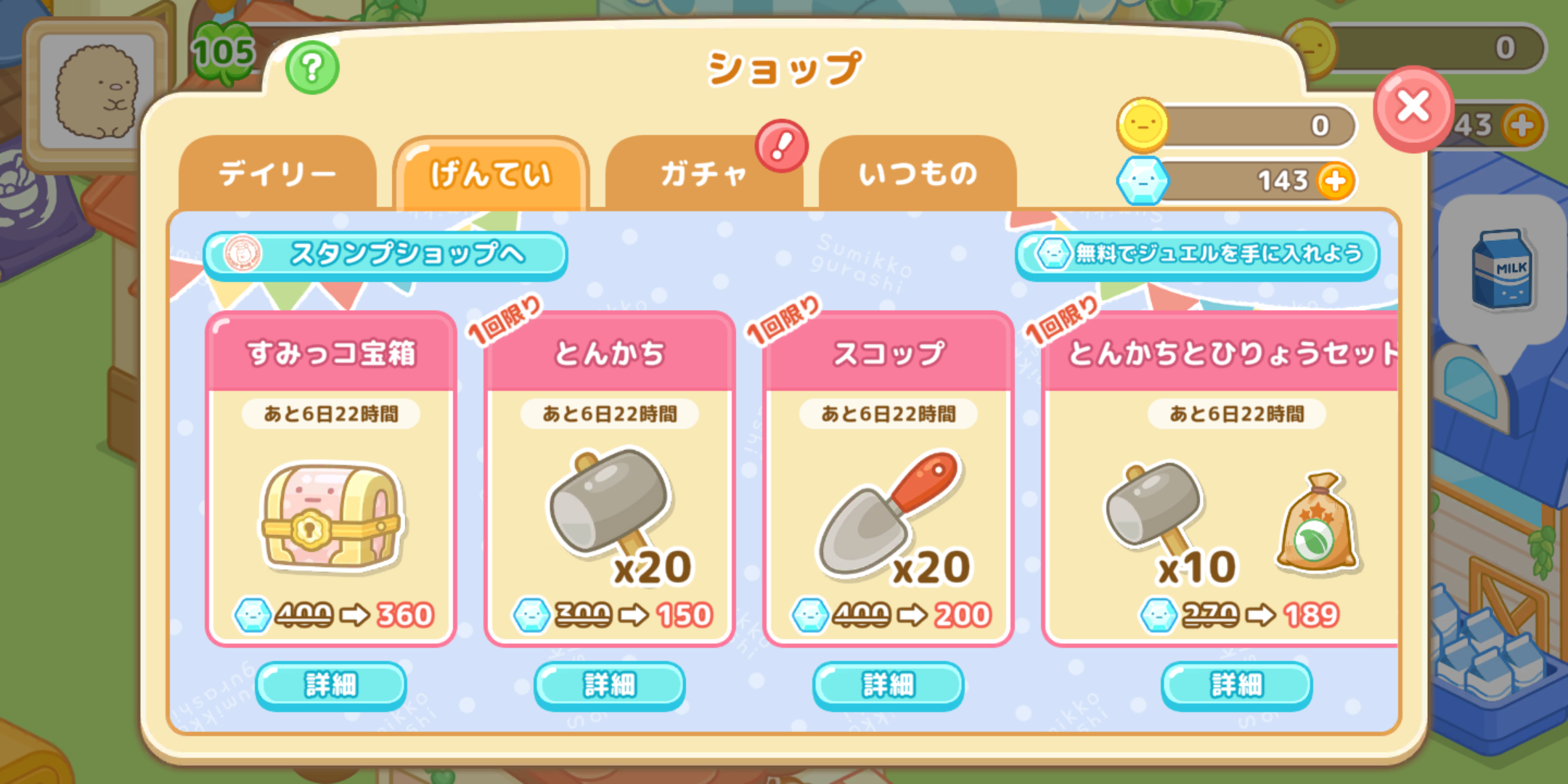The width and height of the screenshot is (1568, 784).
Task: Open the green question mark help icon
Action: click(x=311, y=67)
